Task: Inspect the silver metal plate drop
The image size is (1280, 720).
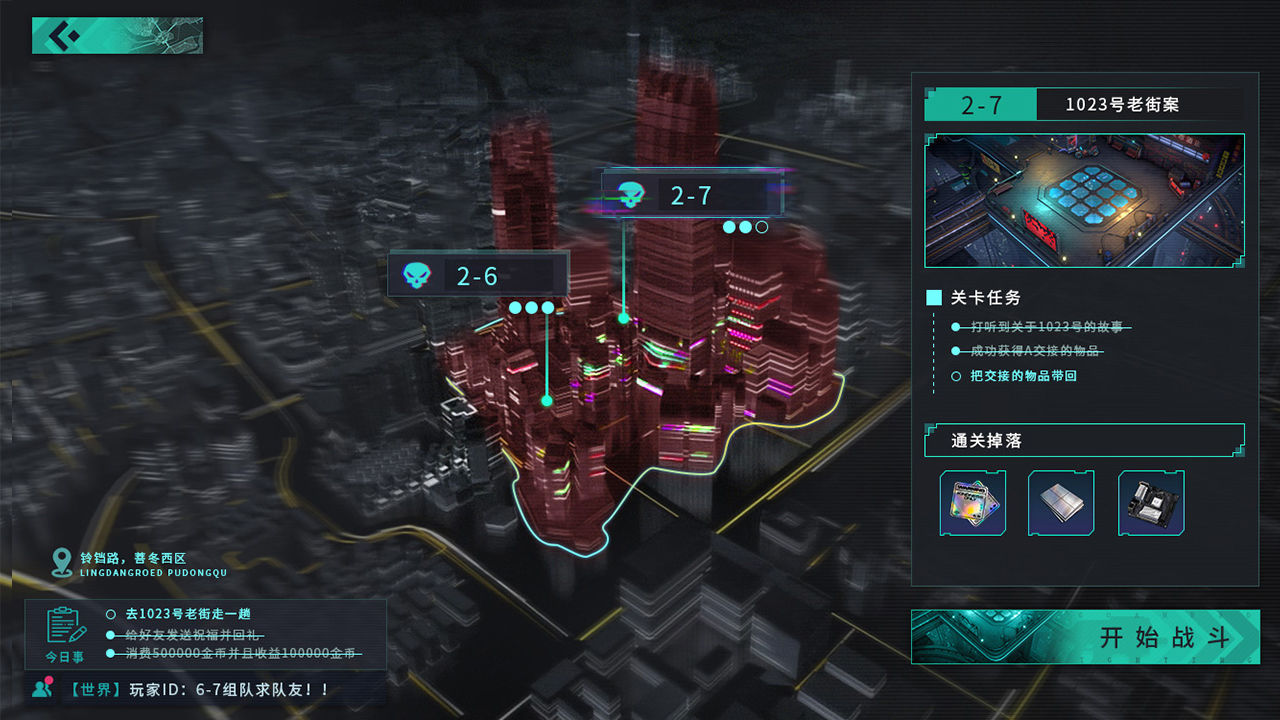Action: [x=1061, y=503]
